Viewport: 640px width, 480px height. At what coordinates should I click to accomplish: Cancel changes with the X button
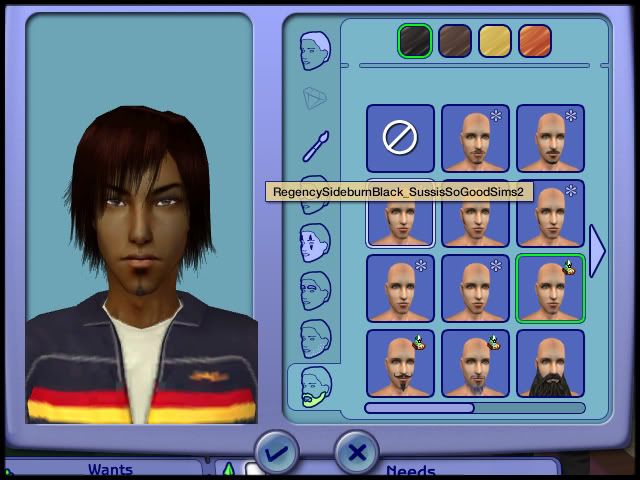pos(356,453)
